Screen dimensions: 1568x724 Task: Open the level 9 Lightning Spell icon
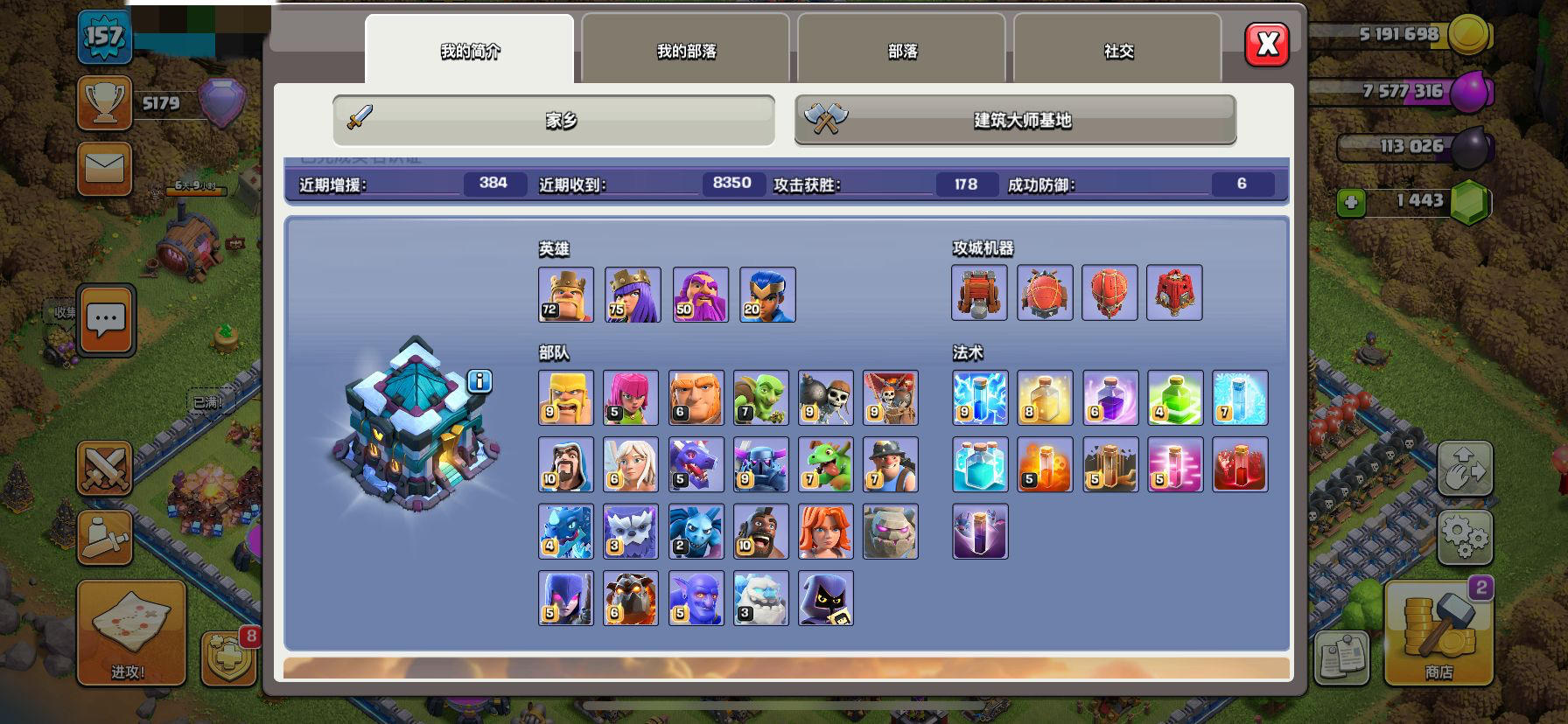pyautogui.click(x=980, y=398)
